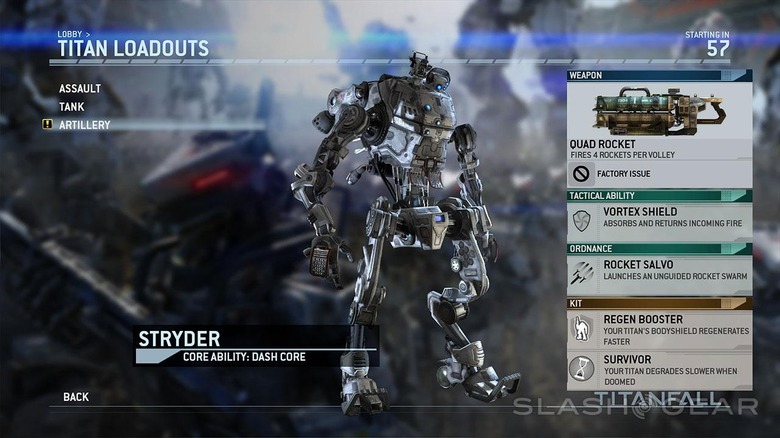Choose the Vortex Shield tactical ability

[x=659, y=220]
